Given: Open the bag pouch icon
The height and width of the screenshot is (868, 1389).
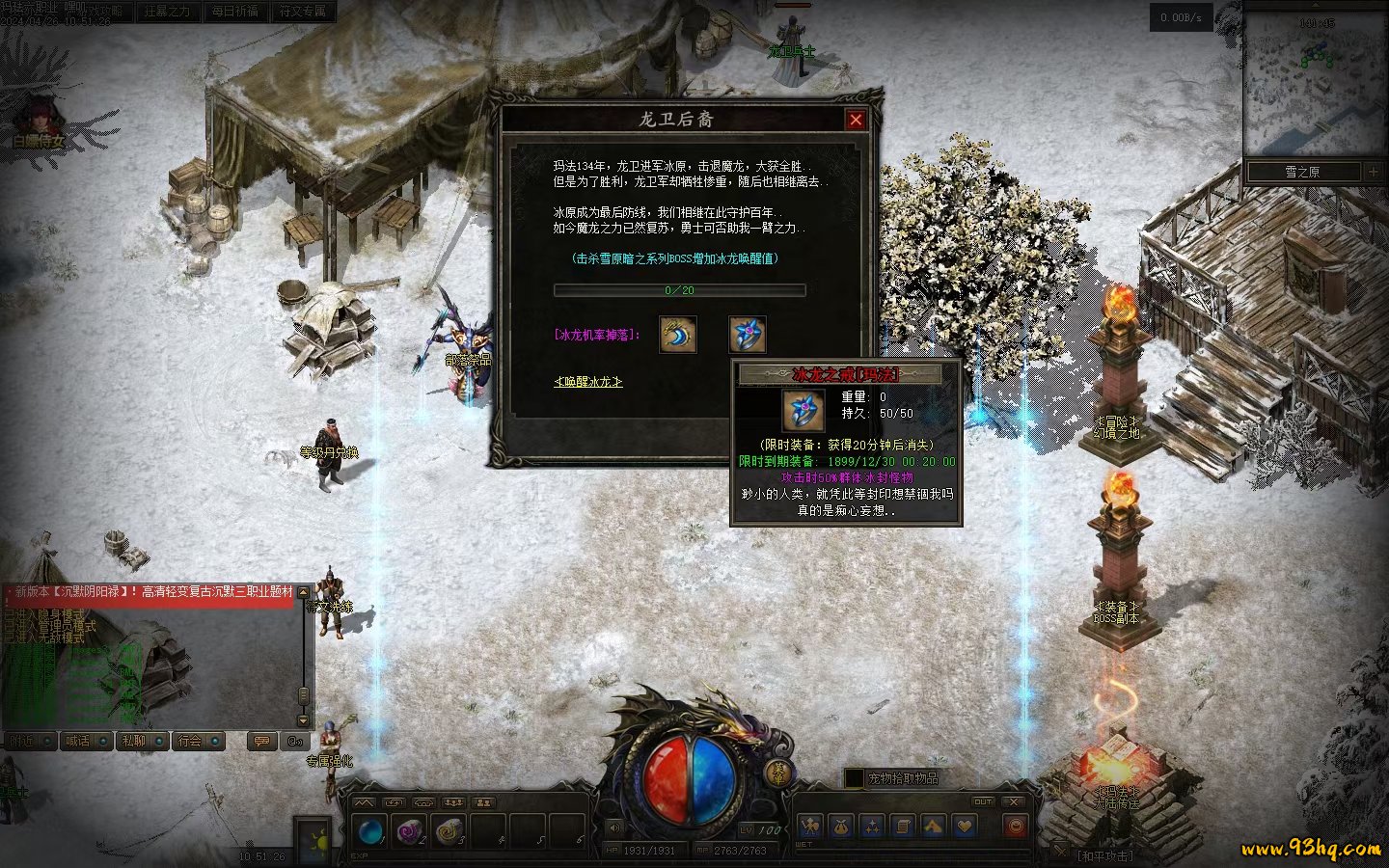Looking at the screenshot, I should (840, 827).
